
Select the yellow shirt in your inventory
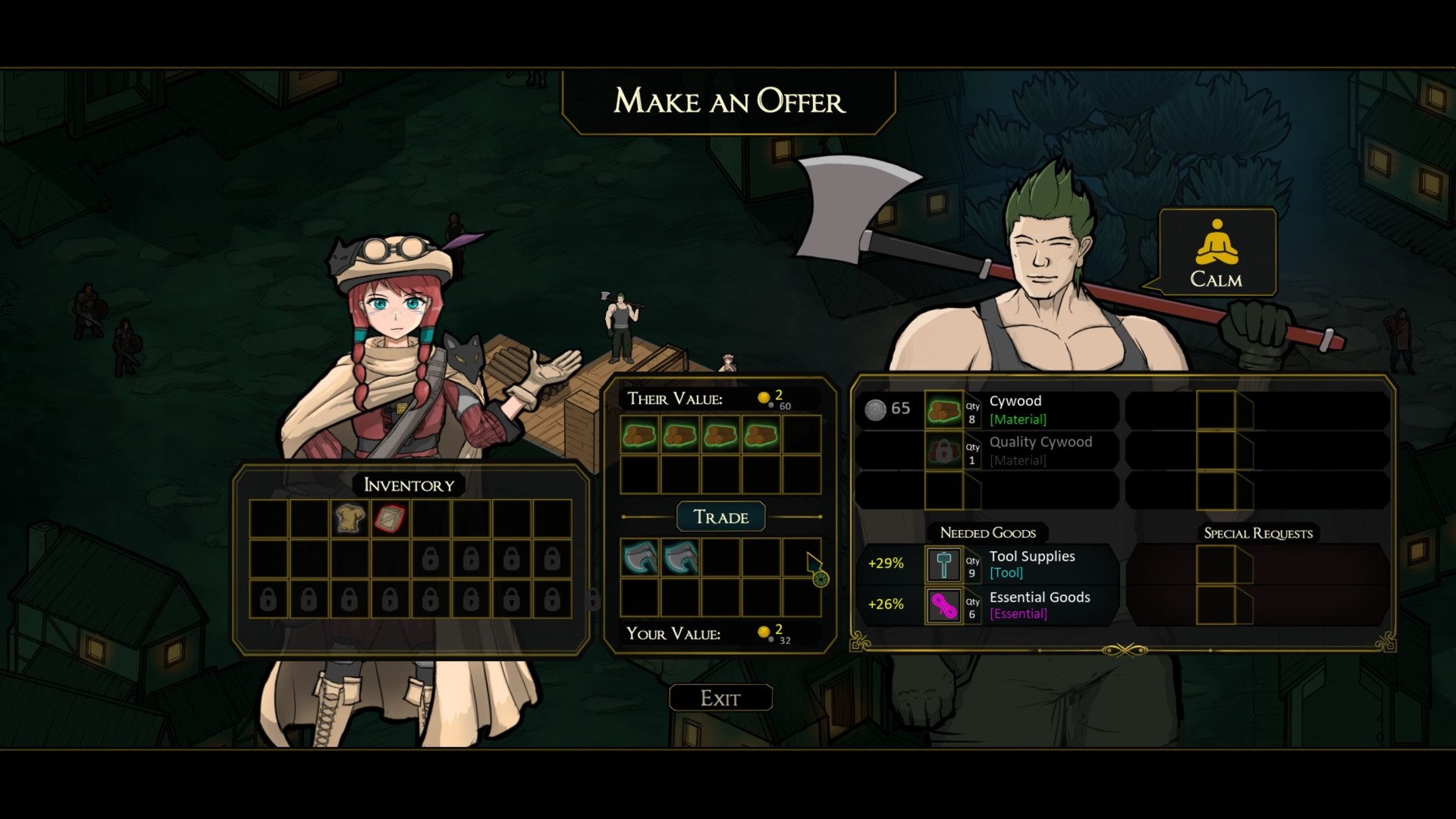point(350,519)
